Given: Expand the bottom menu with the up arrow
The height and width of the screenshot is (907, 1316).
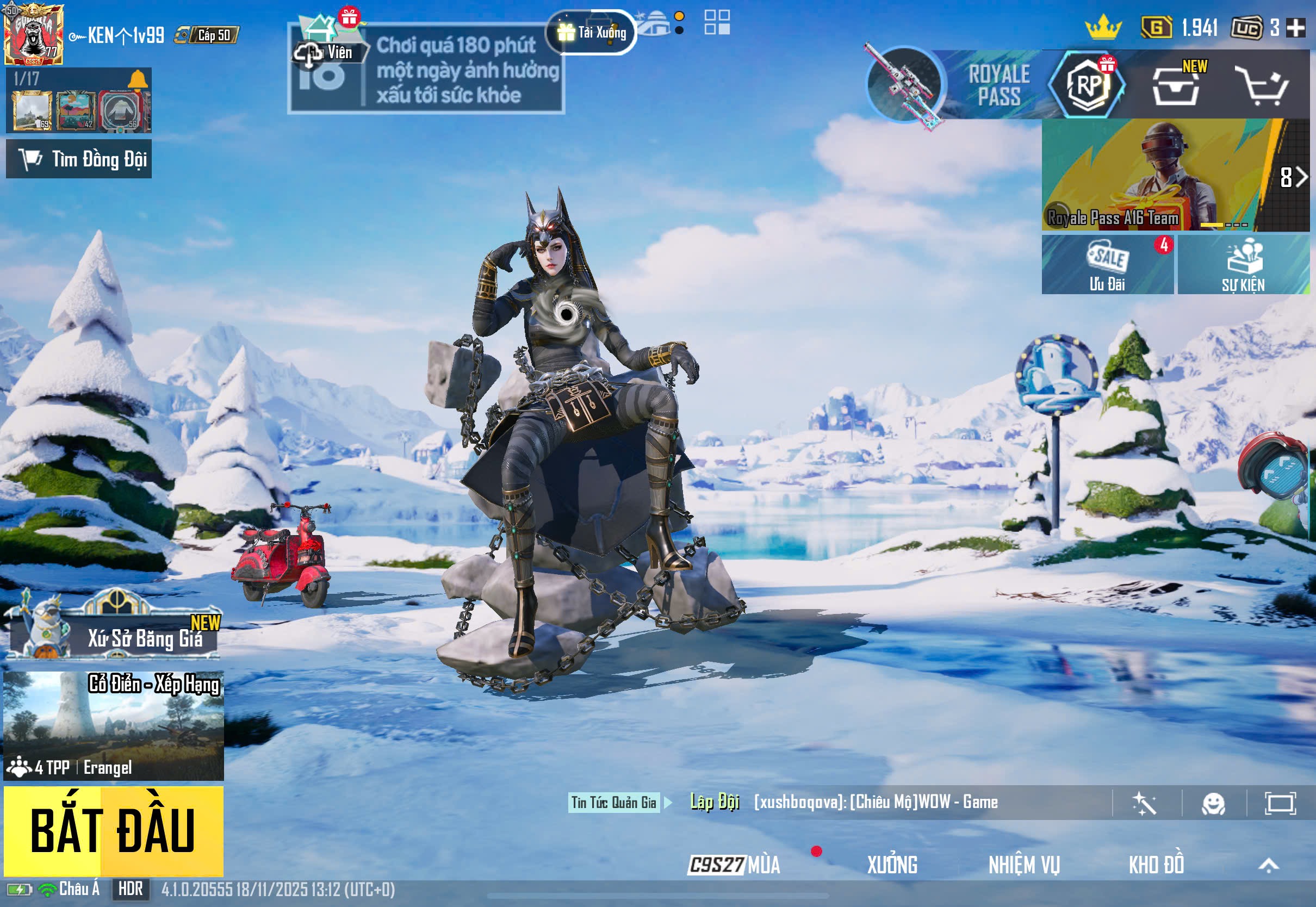Looking at the screenshot, I should [x=1268, y=865].
